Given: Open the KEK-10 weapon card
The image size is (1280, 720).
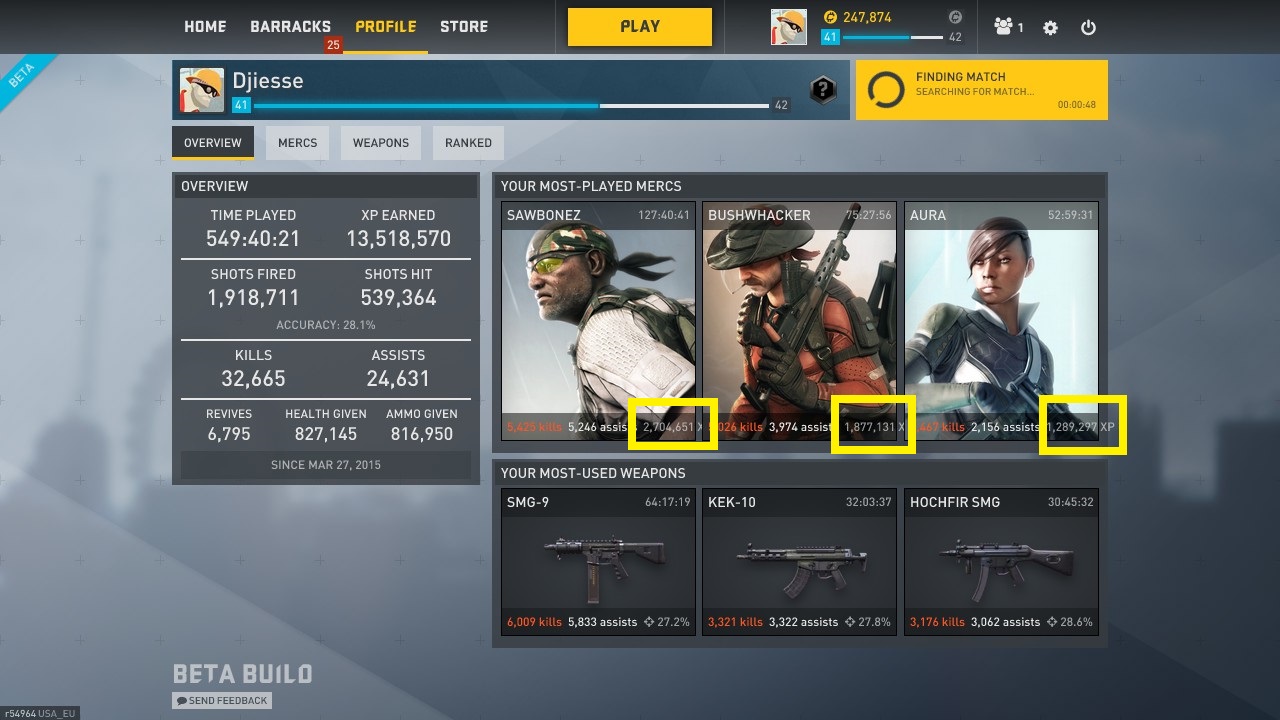Looking at the screenshot, I should pos(800,561).
